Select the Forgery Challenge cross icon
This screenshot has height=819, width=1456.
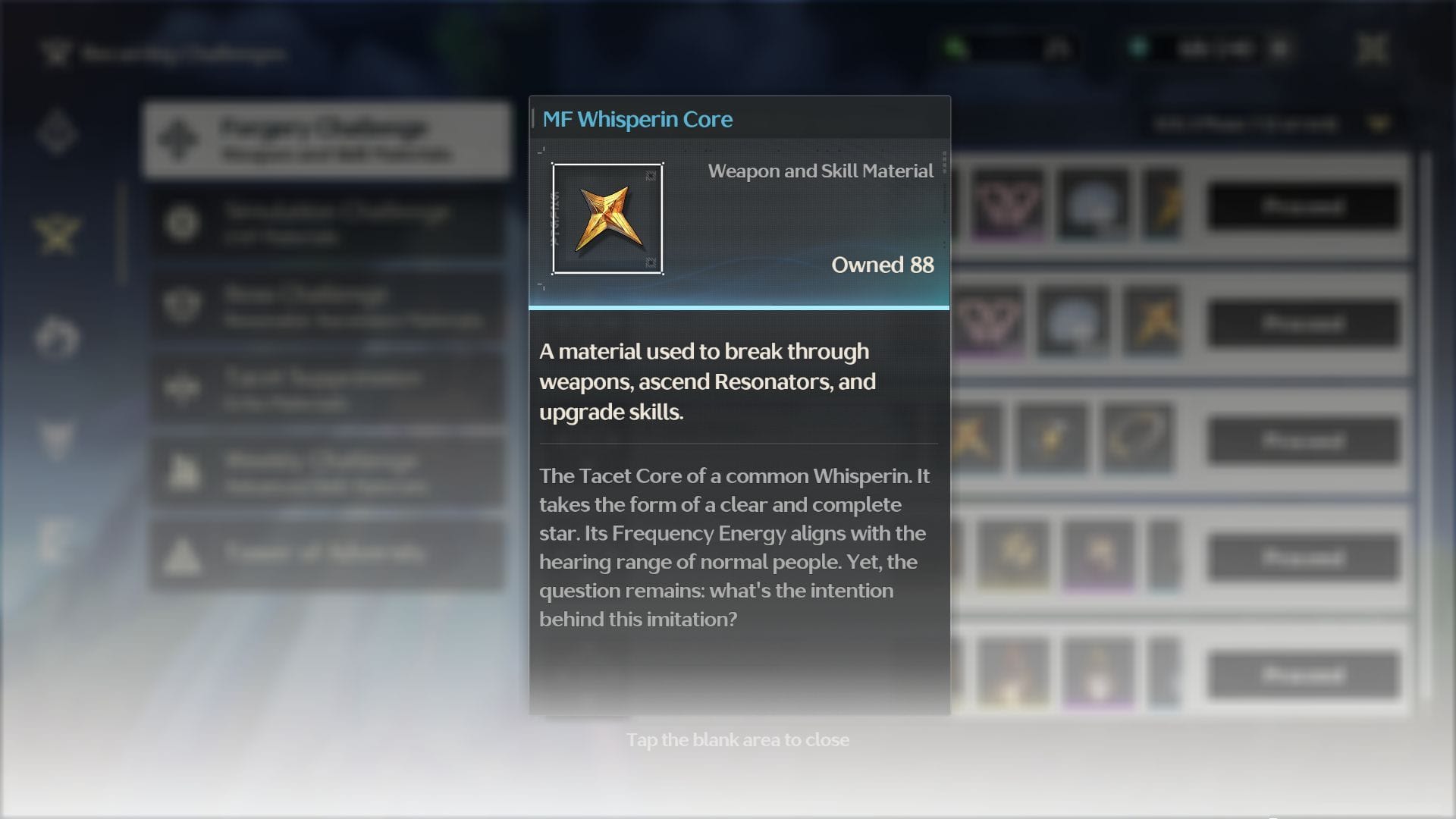tap(180, 138)
